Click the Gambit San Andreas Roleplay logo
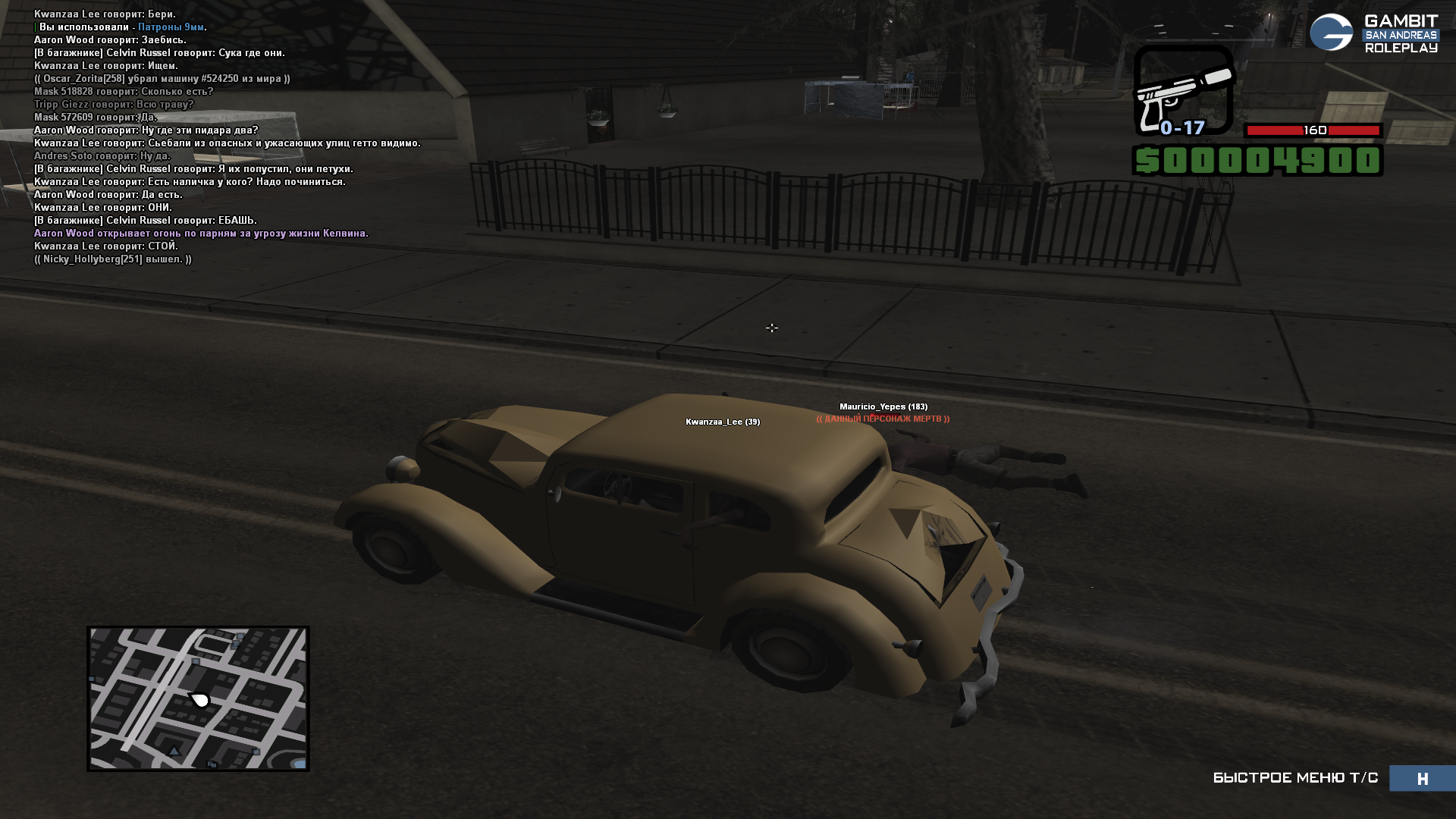 point(1373,33)
